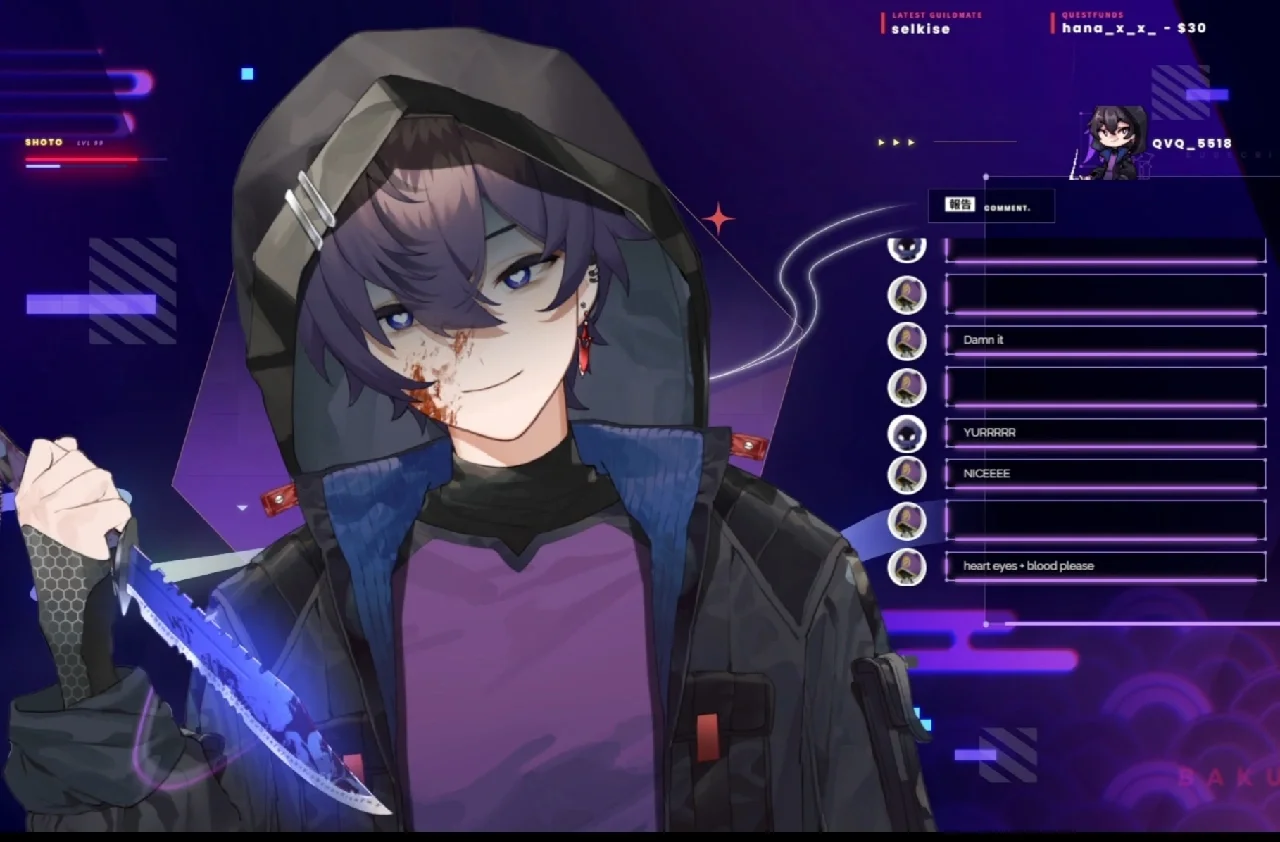Open the Comment panel header
The width and height of the screenshot is (1280, 842).
(x=990, y=205)
